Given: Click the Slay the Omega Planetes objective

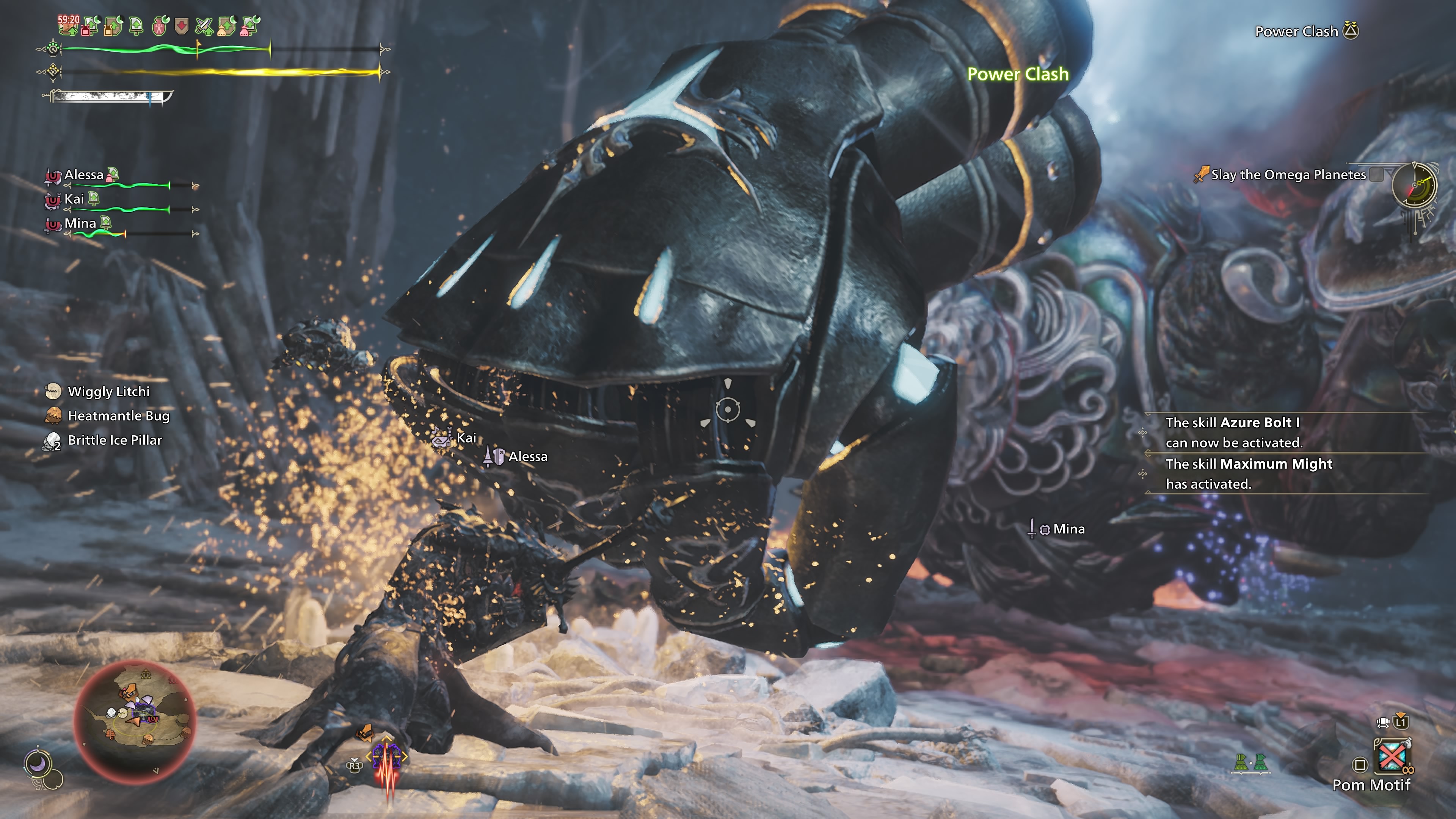Looking at the screenshot, I should click(x=1288, y=175).
